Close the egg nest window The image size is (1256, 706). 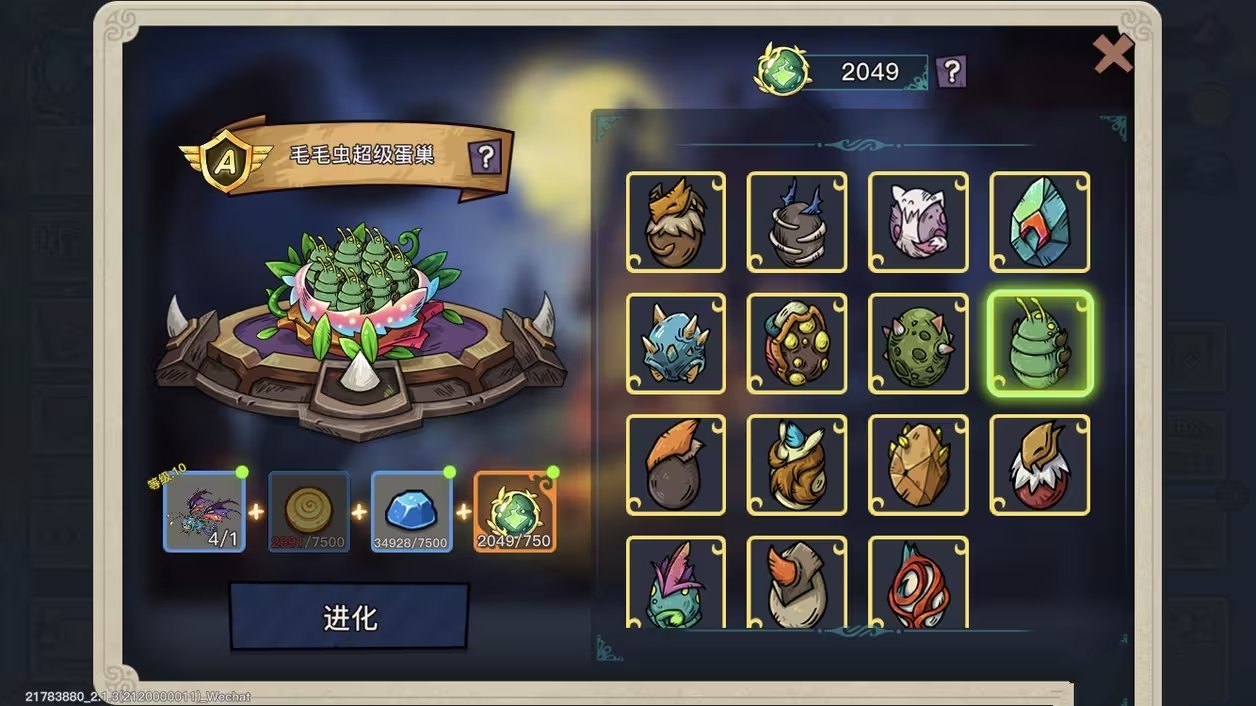tap(1112, 54)
